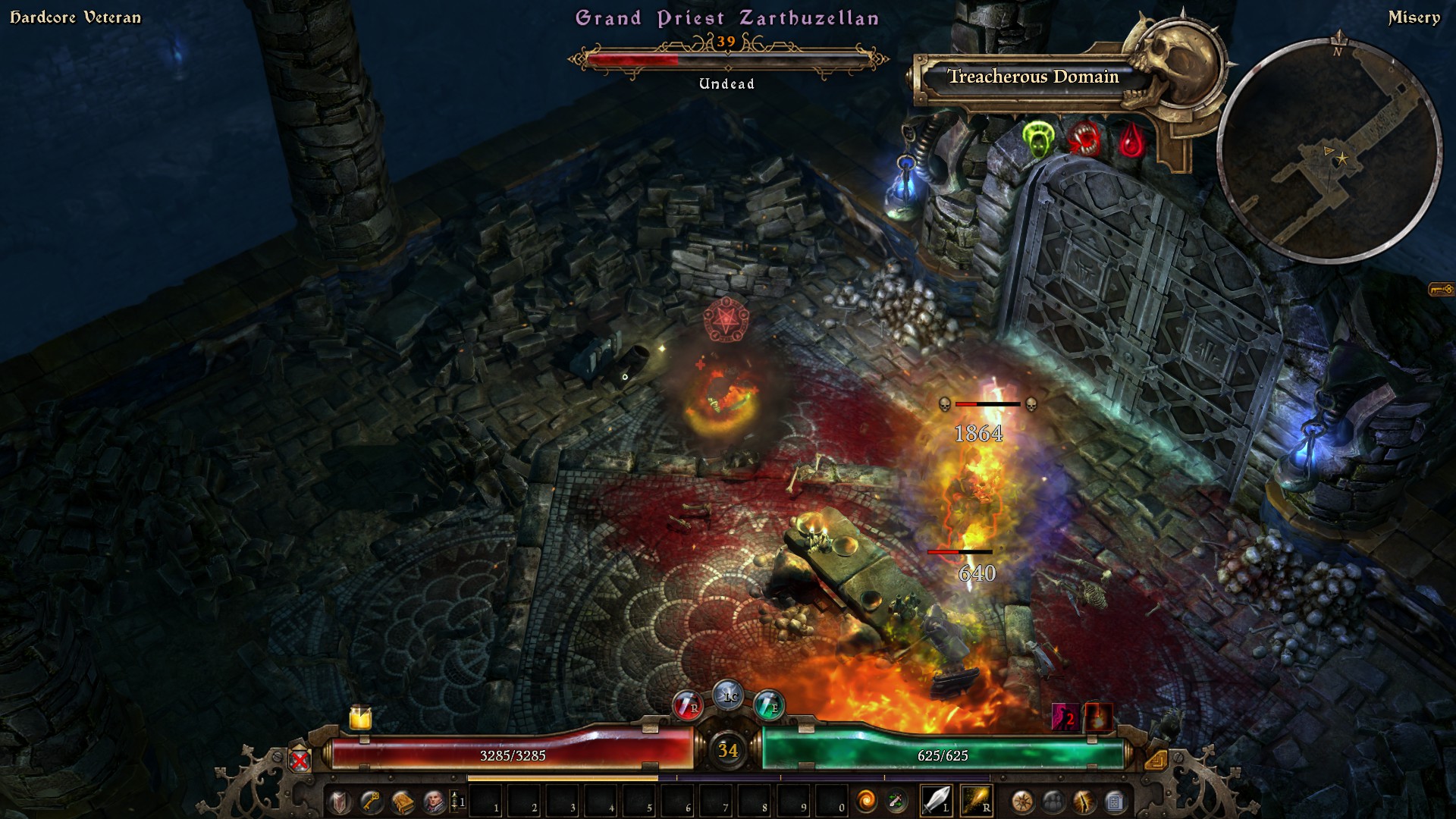Screen dimensions: 1456x819
Task: Open the multiplayer party icon
Action: pos(1053,802)
